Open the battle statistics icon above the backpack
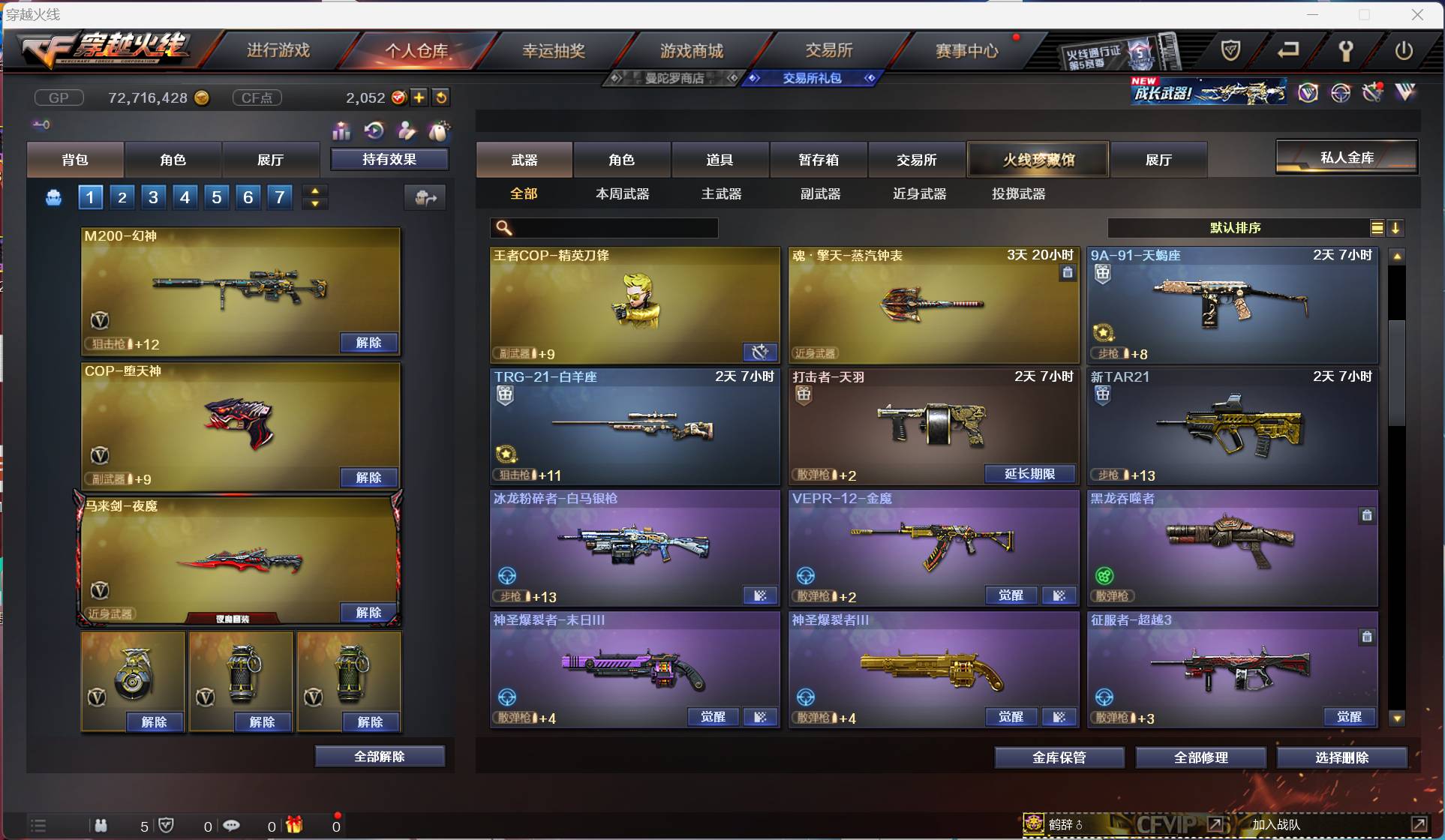1445x840 pixels. (341, 131)
